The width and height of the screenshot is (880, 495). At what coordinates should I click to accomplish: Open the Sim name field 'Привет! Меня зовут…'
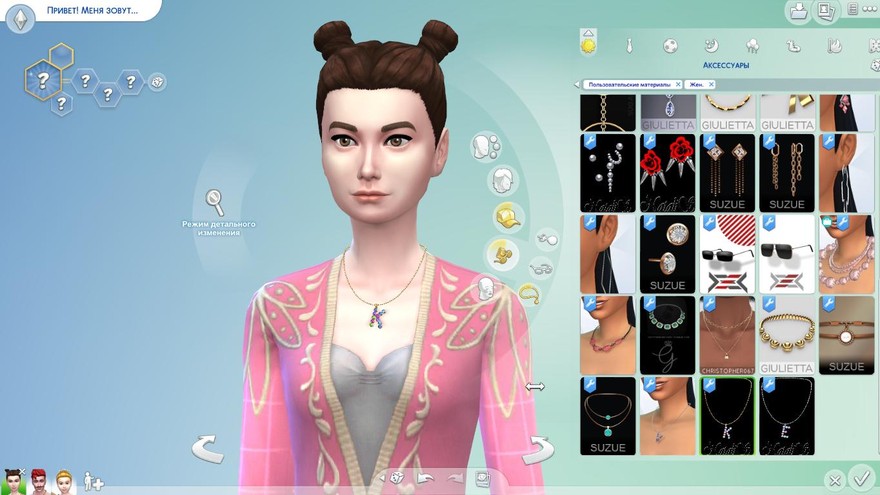92,10
